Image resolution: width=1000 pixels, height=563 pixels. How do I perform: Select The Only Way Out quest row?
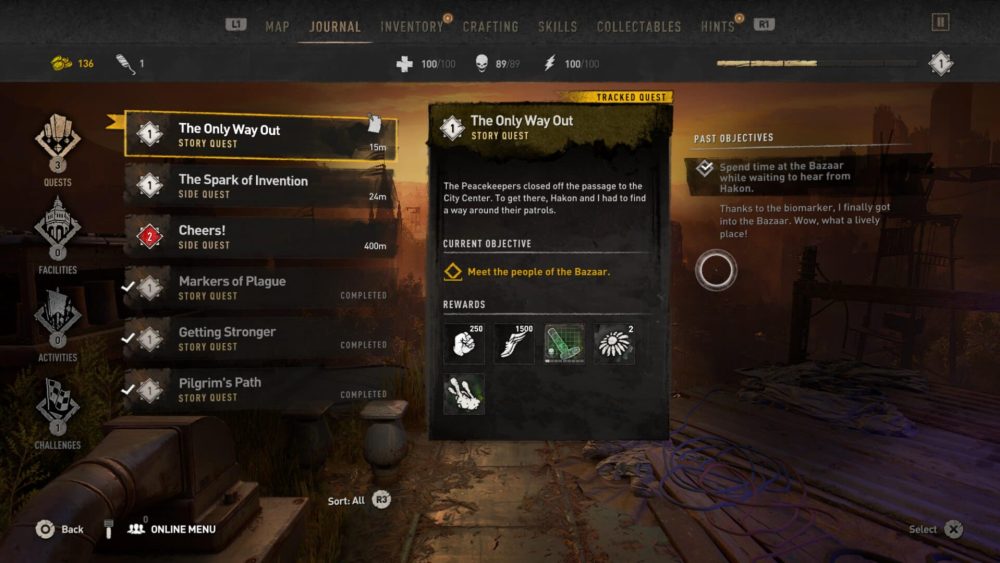tap(260, 135)
